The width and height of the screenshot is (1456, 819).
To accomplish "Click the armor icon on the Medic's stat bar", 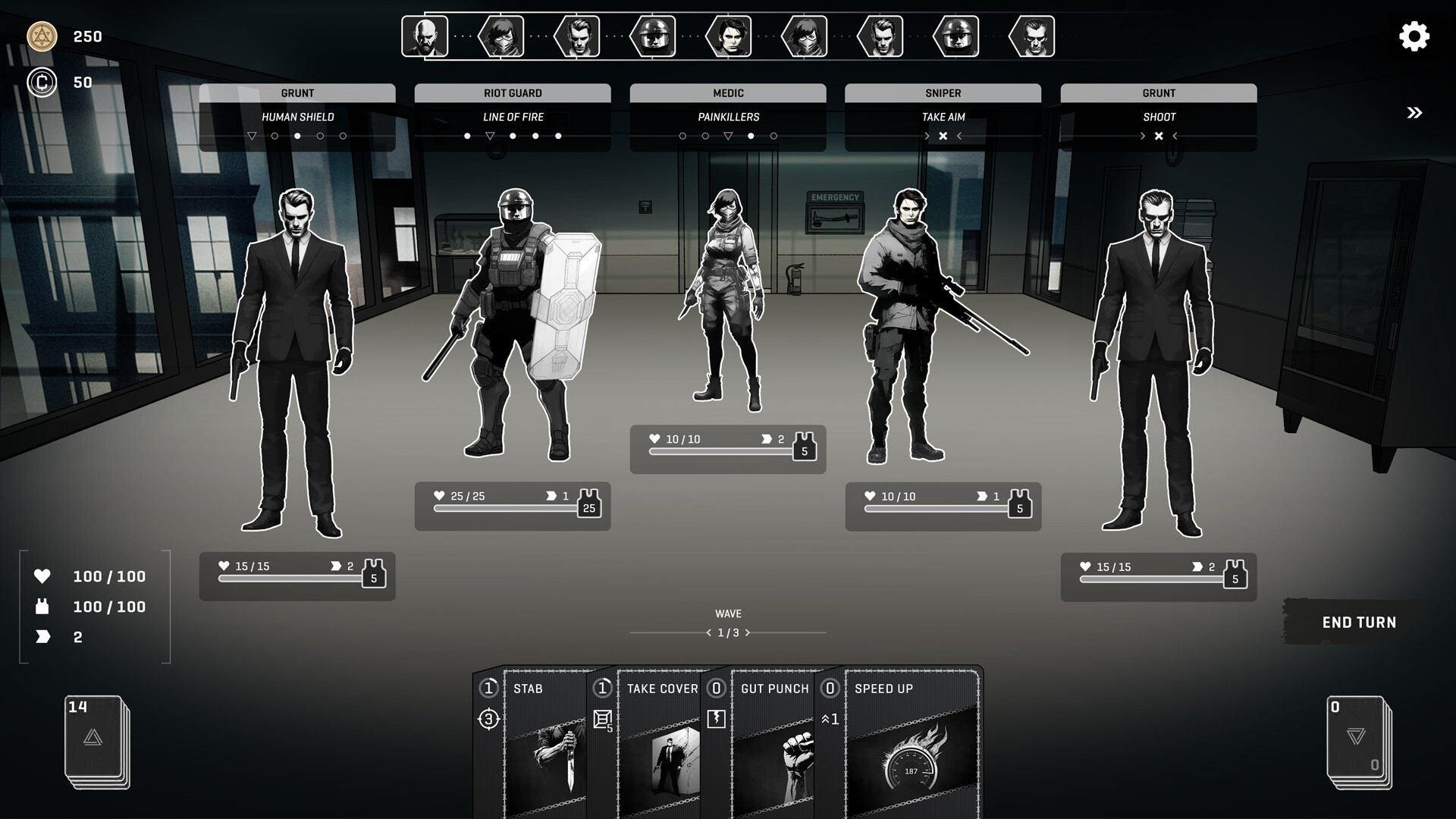I will coord(804,447).
